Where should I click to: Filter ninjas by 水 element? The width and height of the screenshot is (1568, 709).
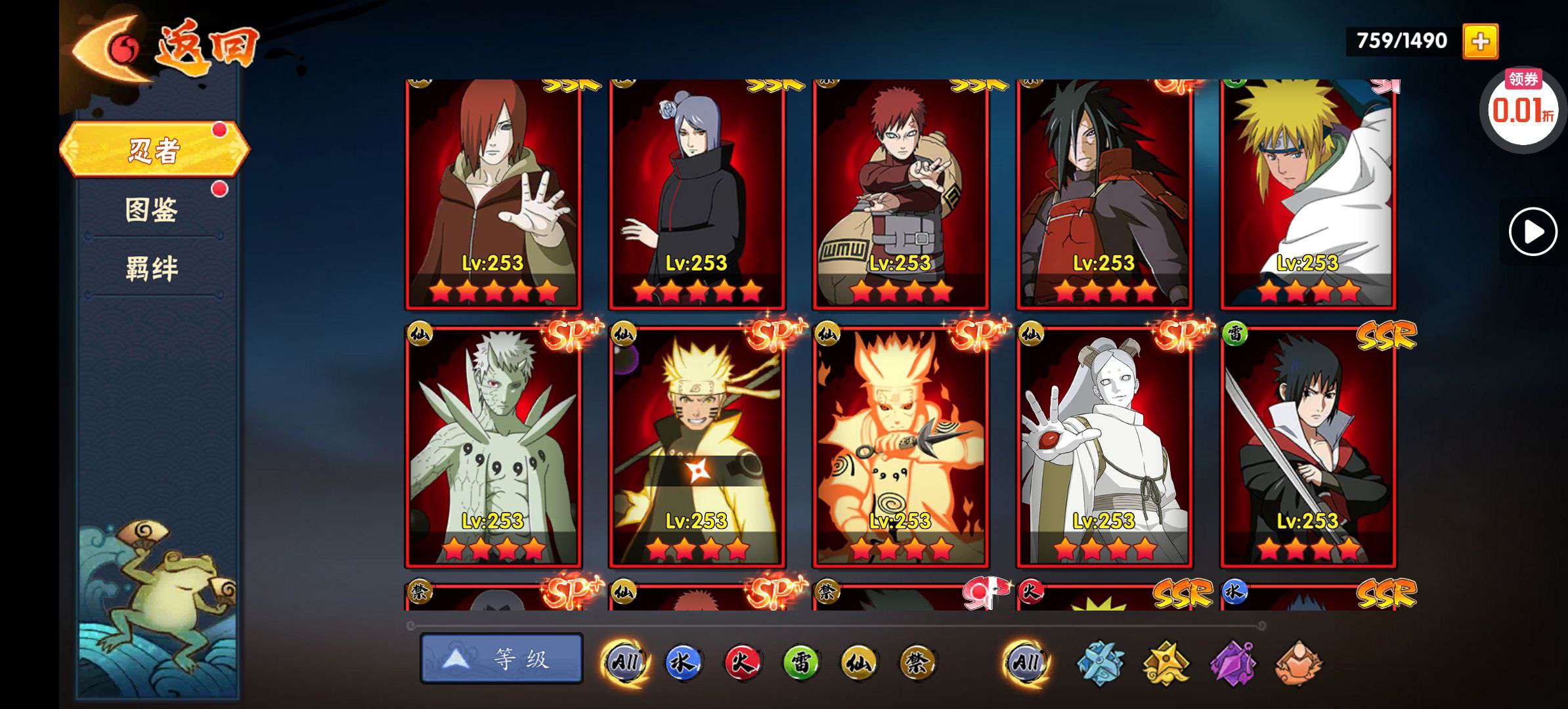[x=682, y=662]
